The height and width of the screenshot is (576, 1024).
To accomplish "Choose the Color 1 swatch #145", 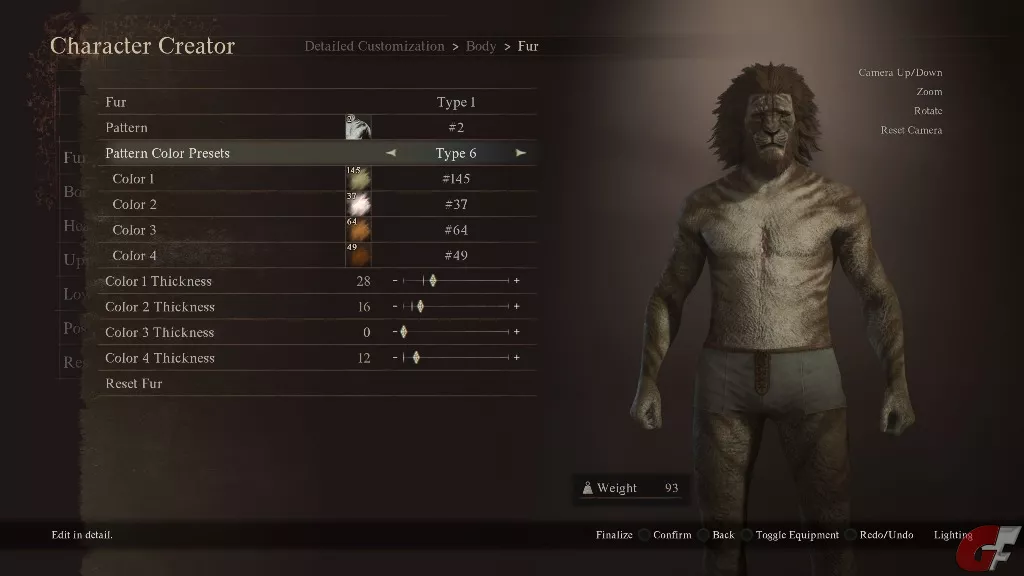I will 358,179.
